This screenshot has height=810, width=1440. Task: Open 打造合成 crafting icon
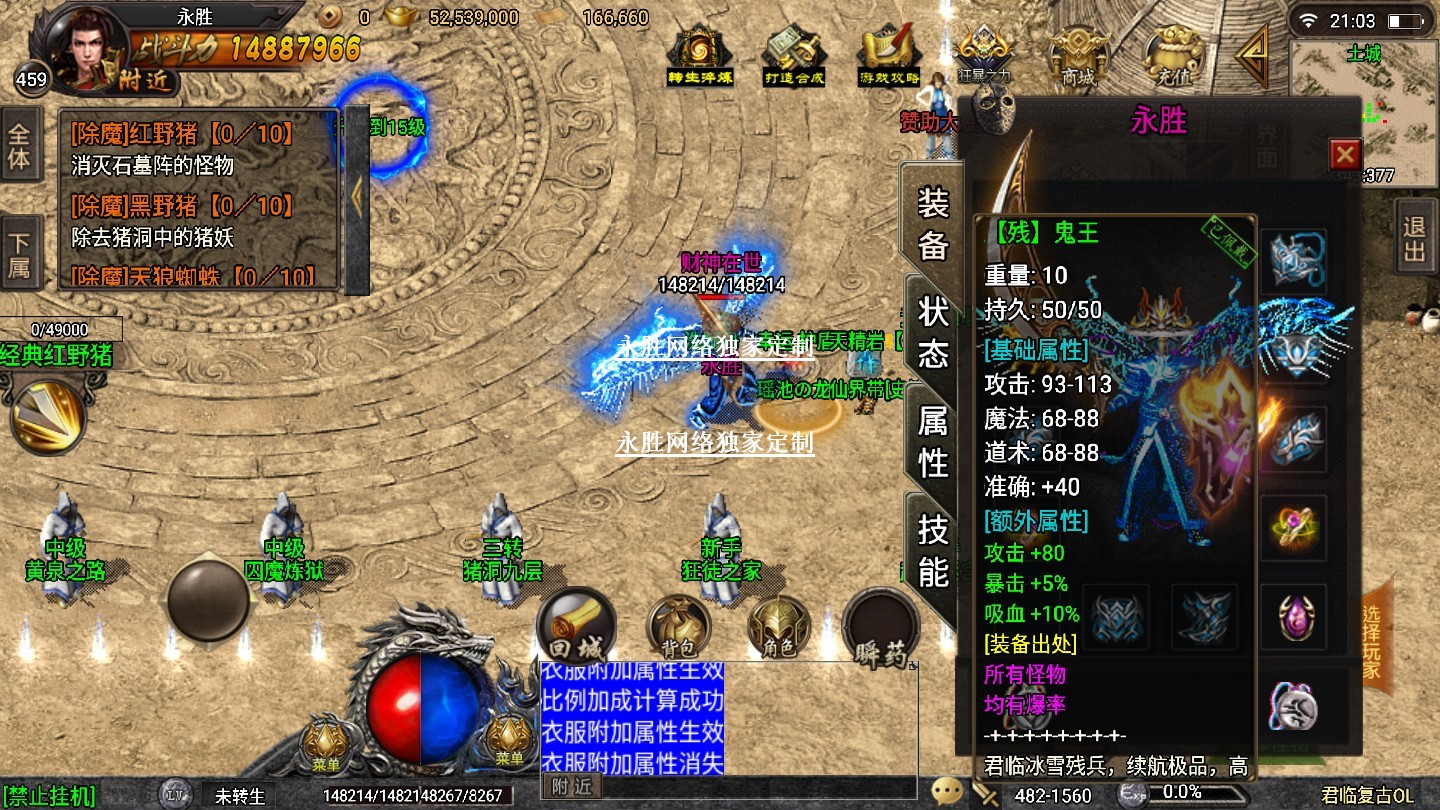coord(794,55)
